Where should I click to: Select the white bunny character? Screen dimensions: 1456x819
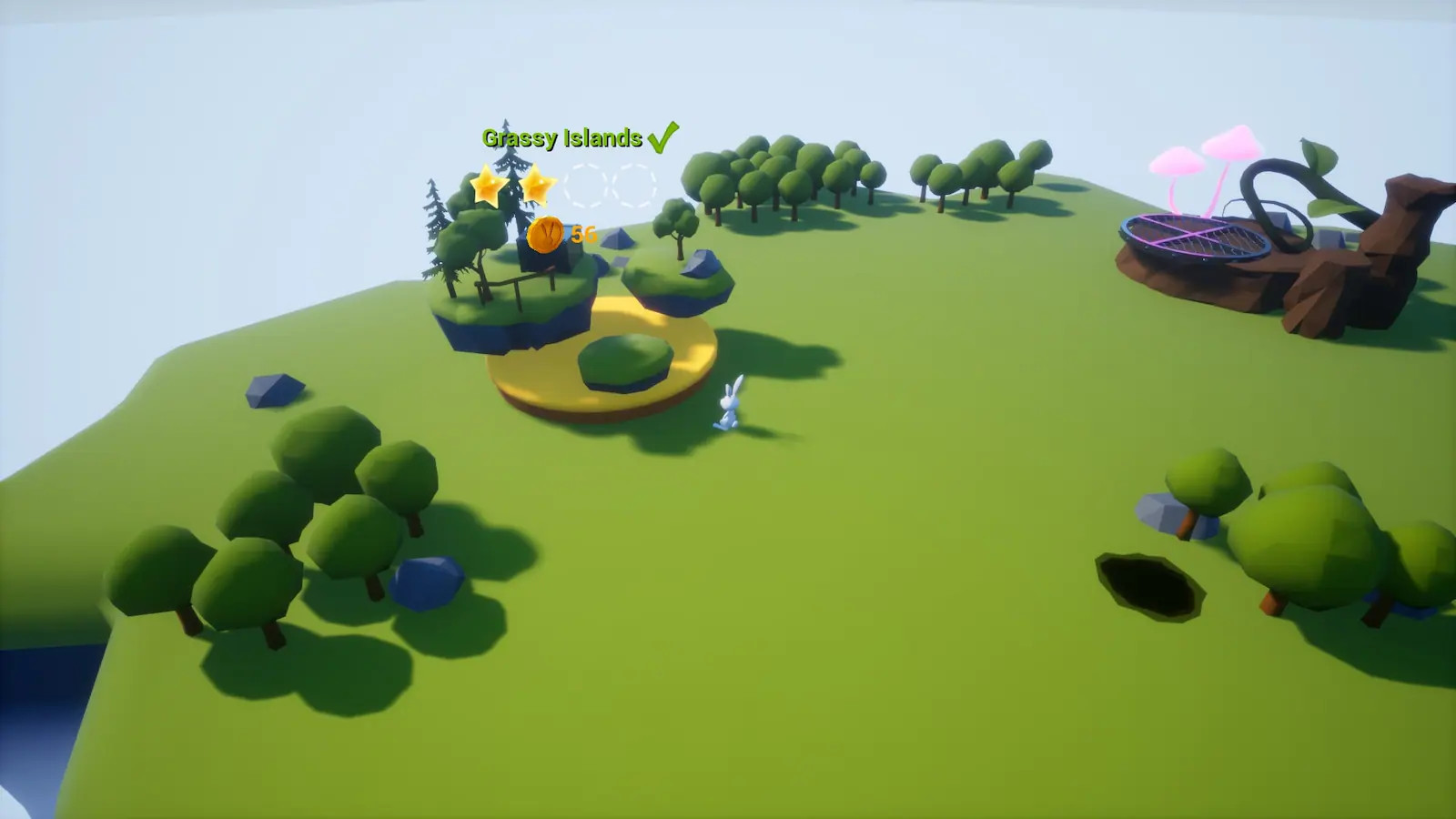click(728, 403)
